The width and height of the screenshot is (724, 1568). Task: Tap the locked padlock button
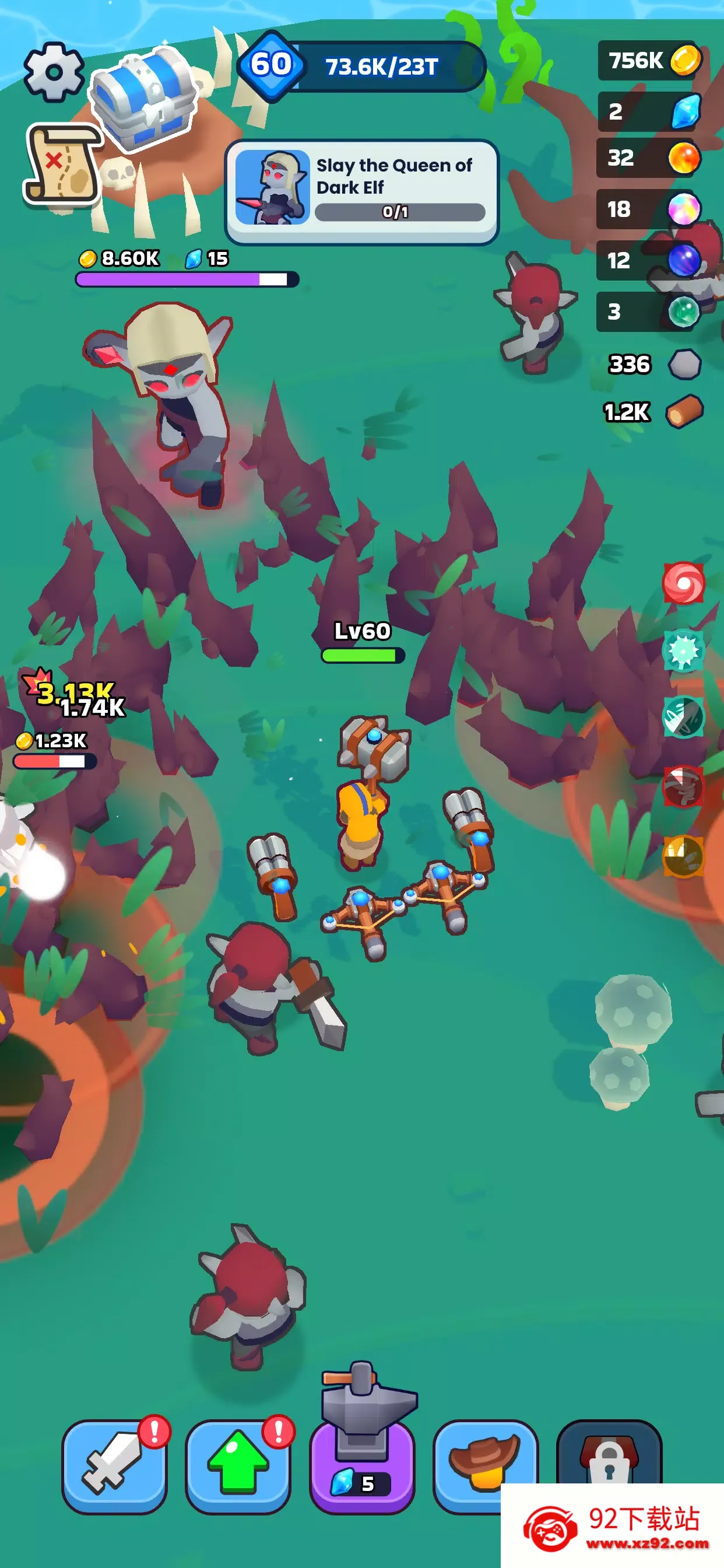point(609,1458)
